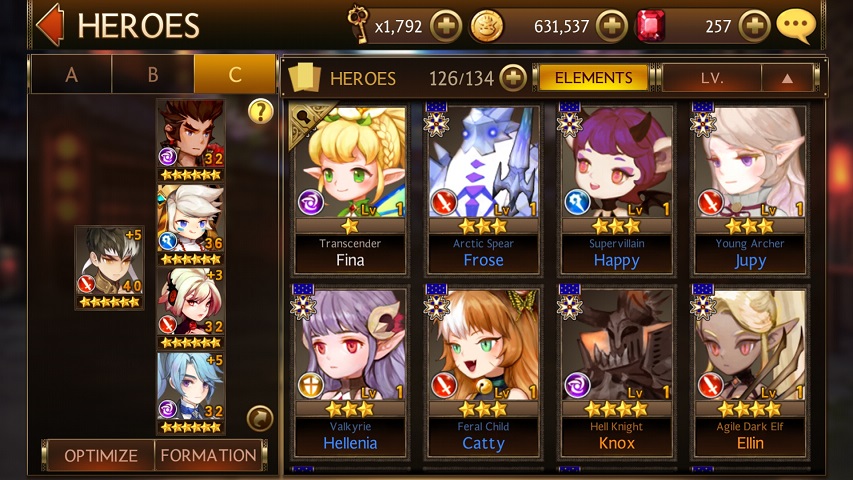Sort heroes by Elements
Screen dimensions: 853x480
pyautogui.click(x=593, y=78)
